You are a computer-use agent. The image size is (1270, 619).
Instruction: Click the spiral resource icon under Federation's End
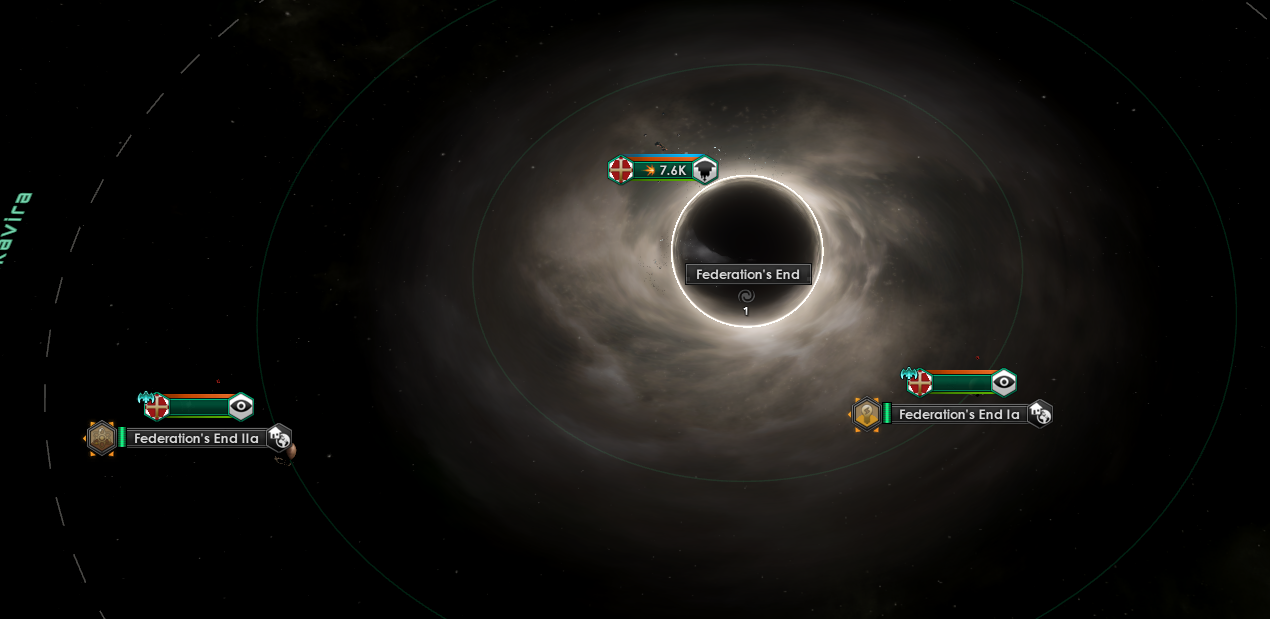coord(745,297)
